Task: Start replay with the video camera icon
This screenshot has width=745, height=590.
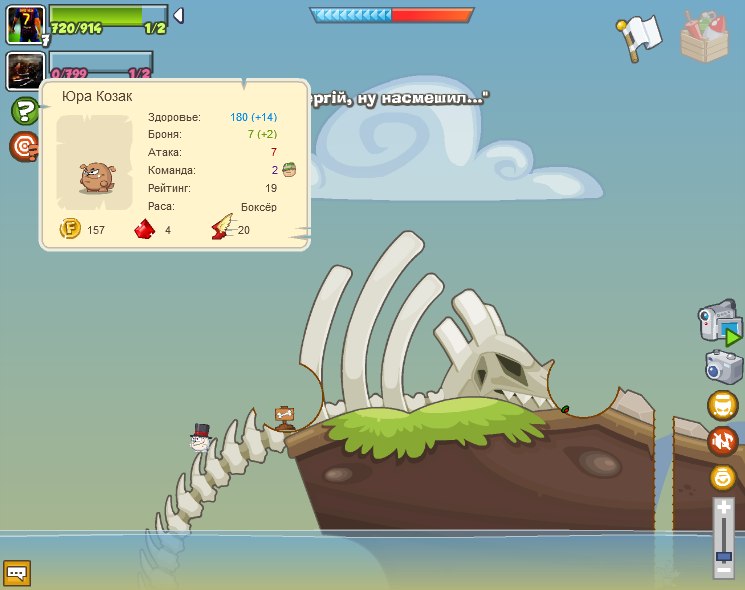Action: coord(720,325)
